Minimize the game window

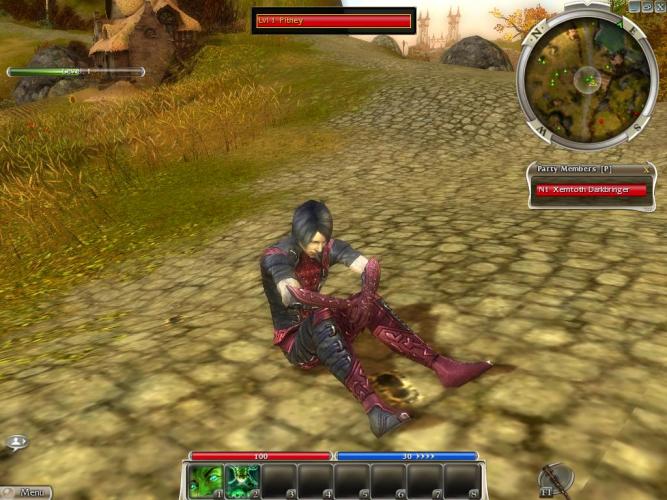(633, 6)
